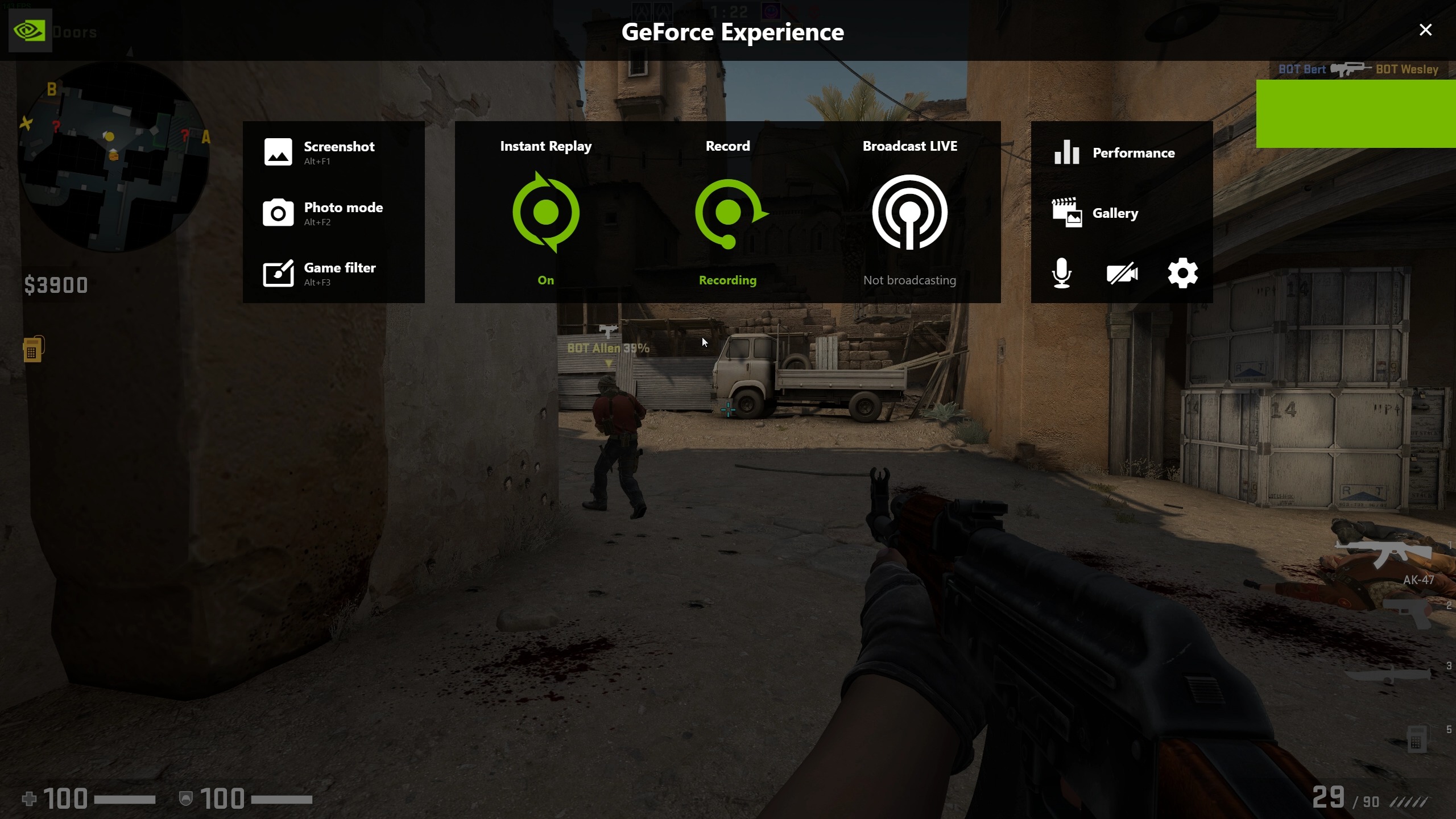Click the Nvidia logo icon
This screenshot has height=819, width=1456.
tap(30, 31)
